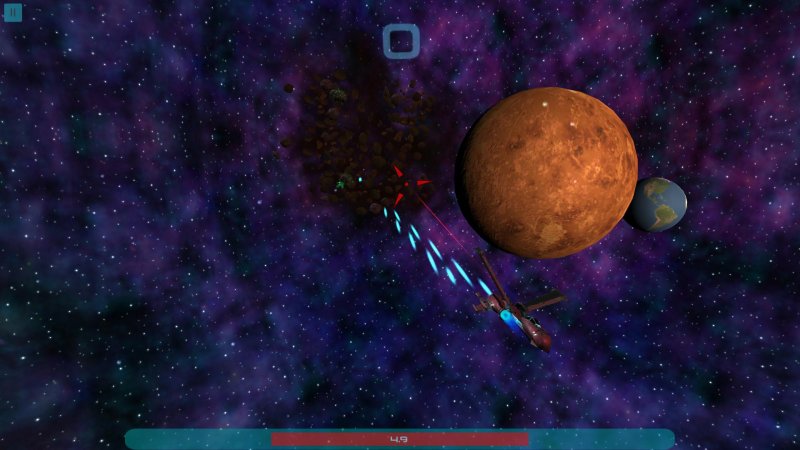Pause the game with the pause button
The height and width of the screenshot is (450, 800).
[x=14, y=13]
